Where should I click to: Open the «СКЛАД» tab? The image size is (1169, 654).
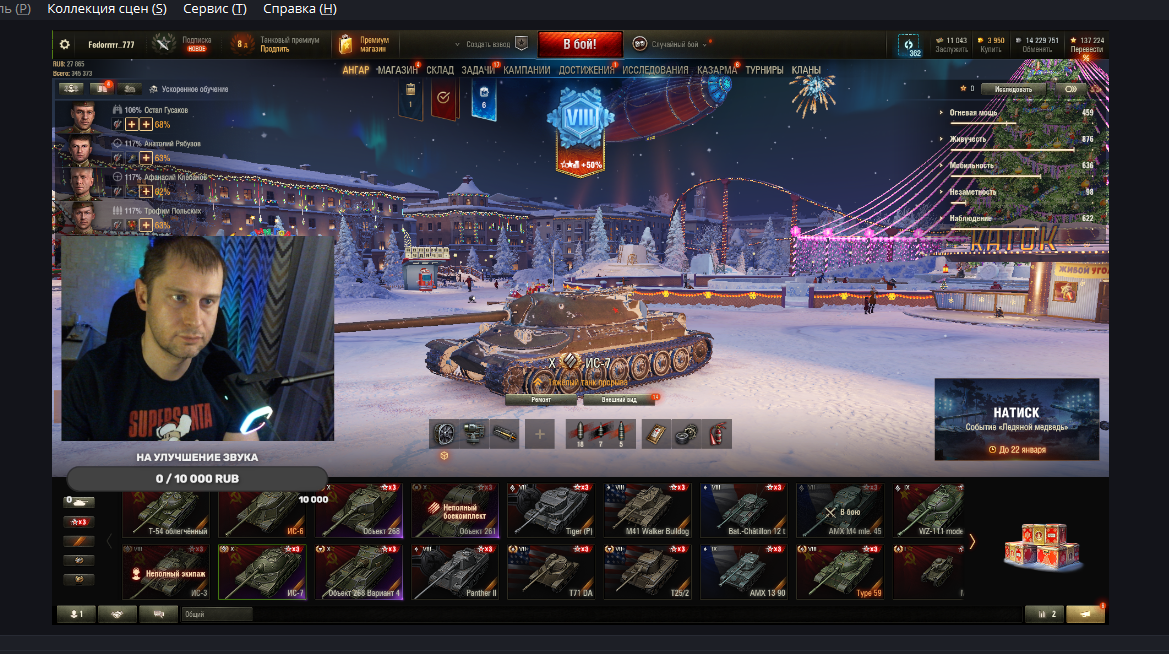tap(440, 70)
